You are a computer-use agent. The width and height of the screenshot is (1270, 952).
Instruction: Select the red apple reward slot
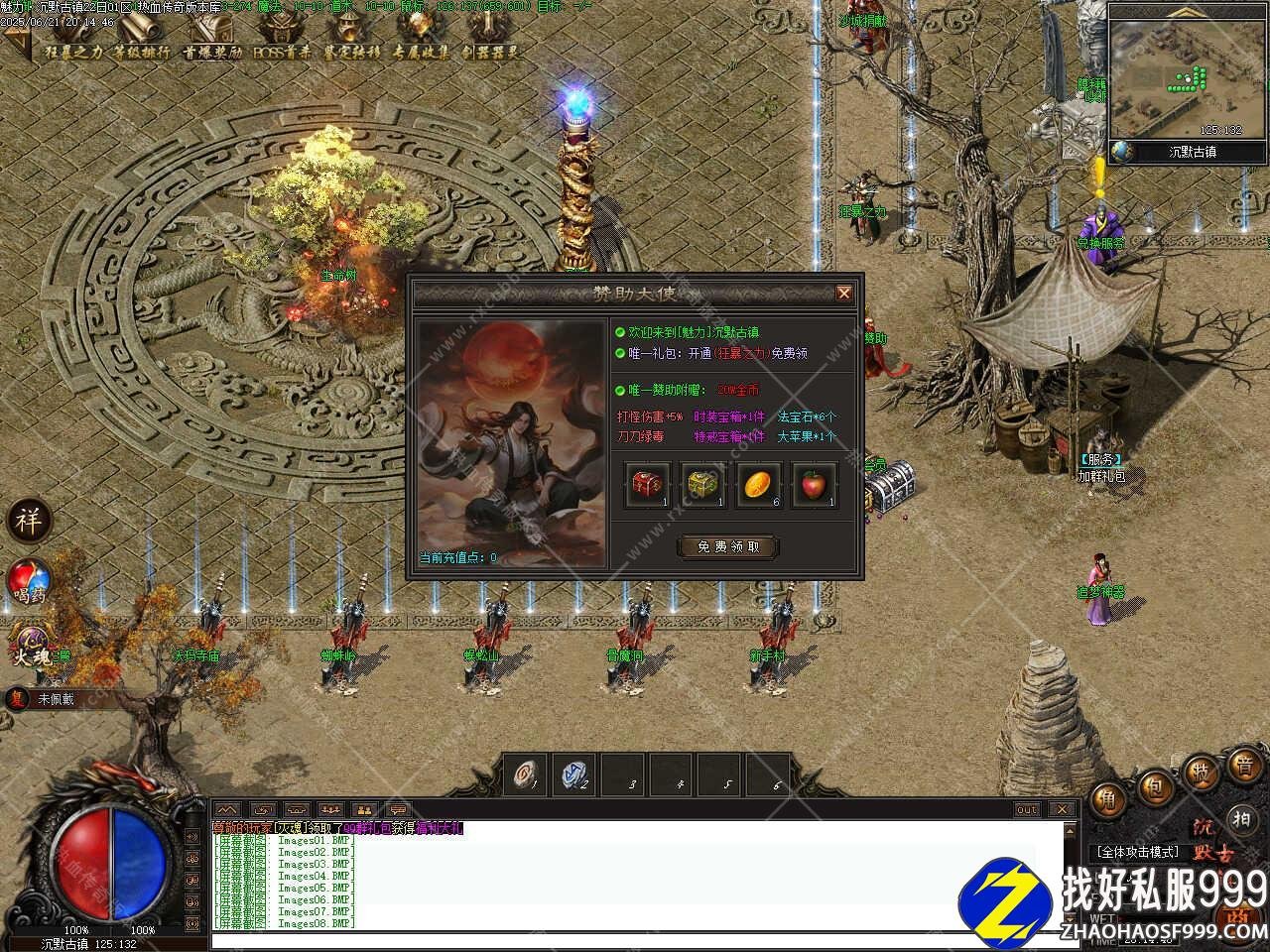tap(814, 485)
